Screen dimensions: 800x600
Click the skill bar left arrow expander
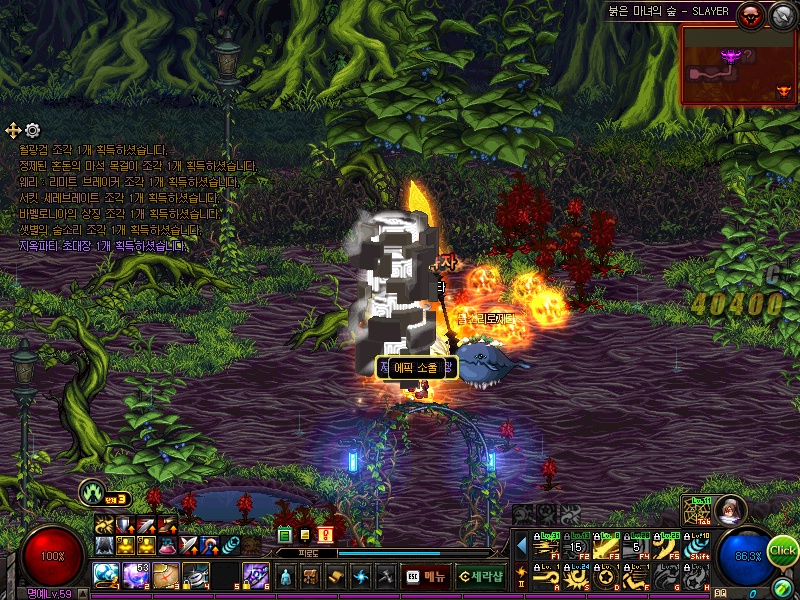coord(521,546)
